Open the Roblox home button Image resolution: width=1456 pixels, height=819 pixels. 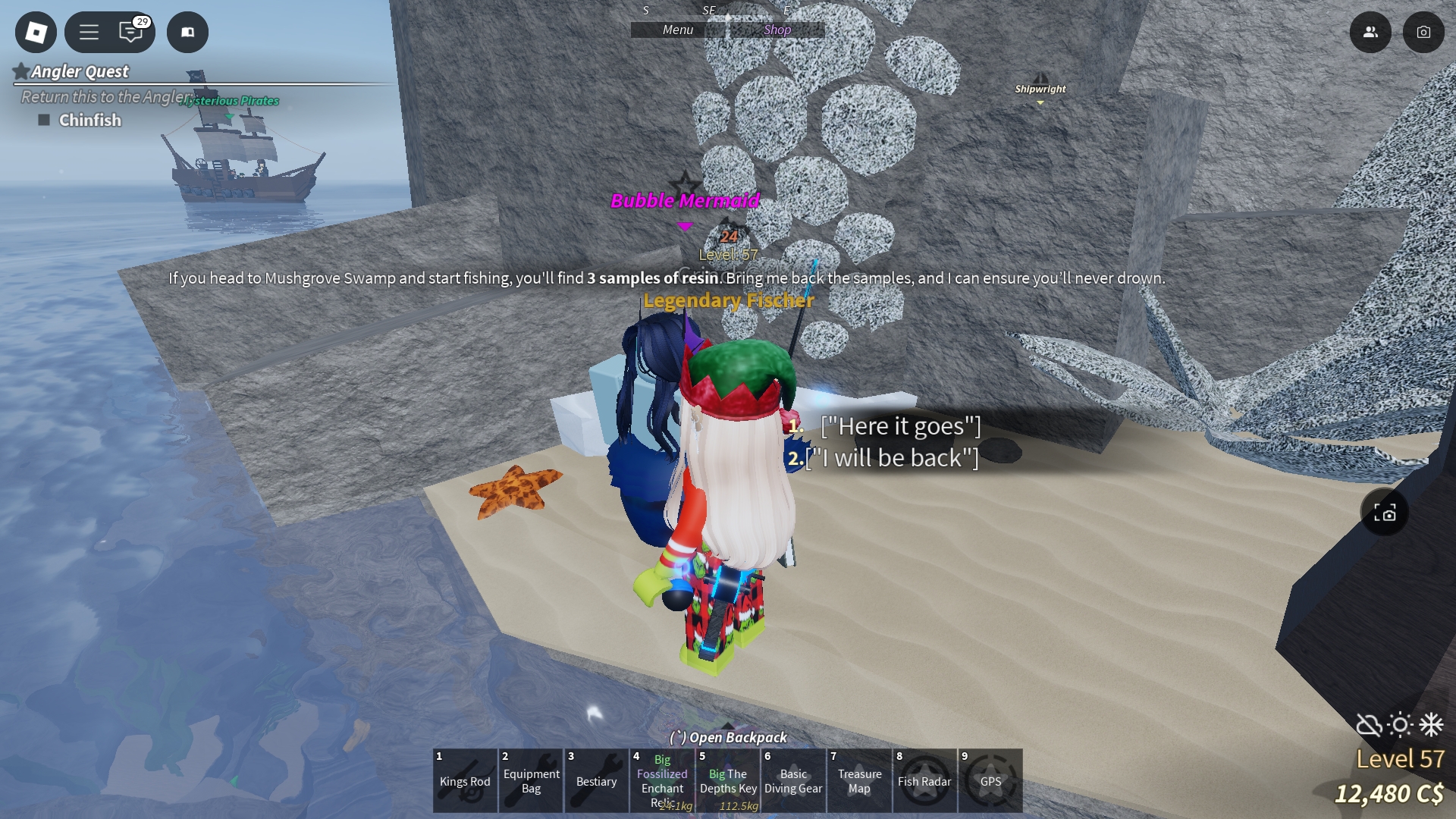click(x=35, y=33)
